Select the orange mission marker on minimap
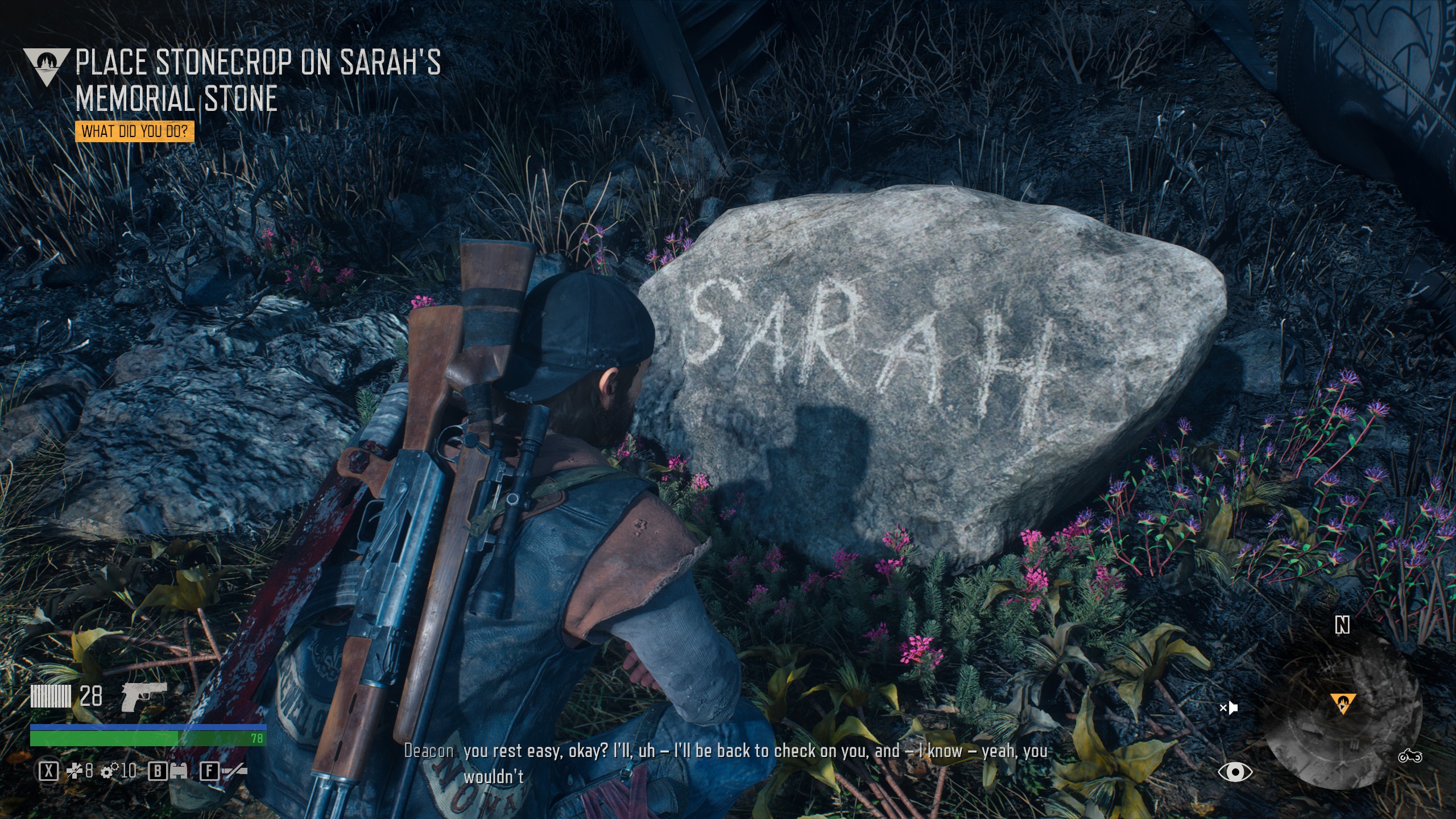Screen dimensions: 1456x819 (x=1343, y=703)
